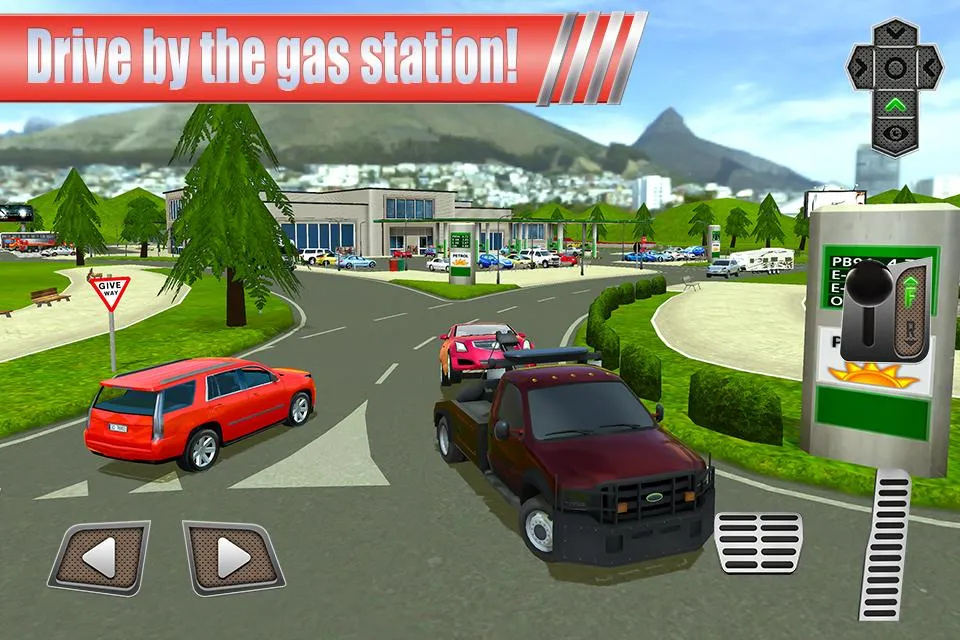Screen dimensions: 960x640
Task: Step on the tall accelerator pedal
Action: click(x=886, y=545)
